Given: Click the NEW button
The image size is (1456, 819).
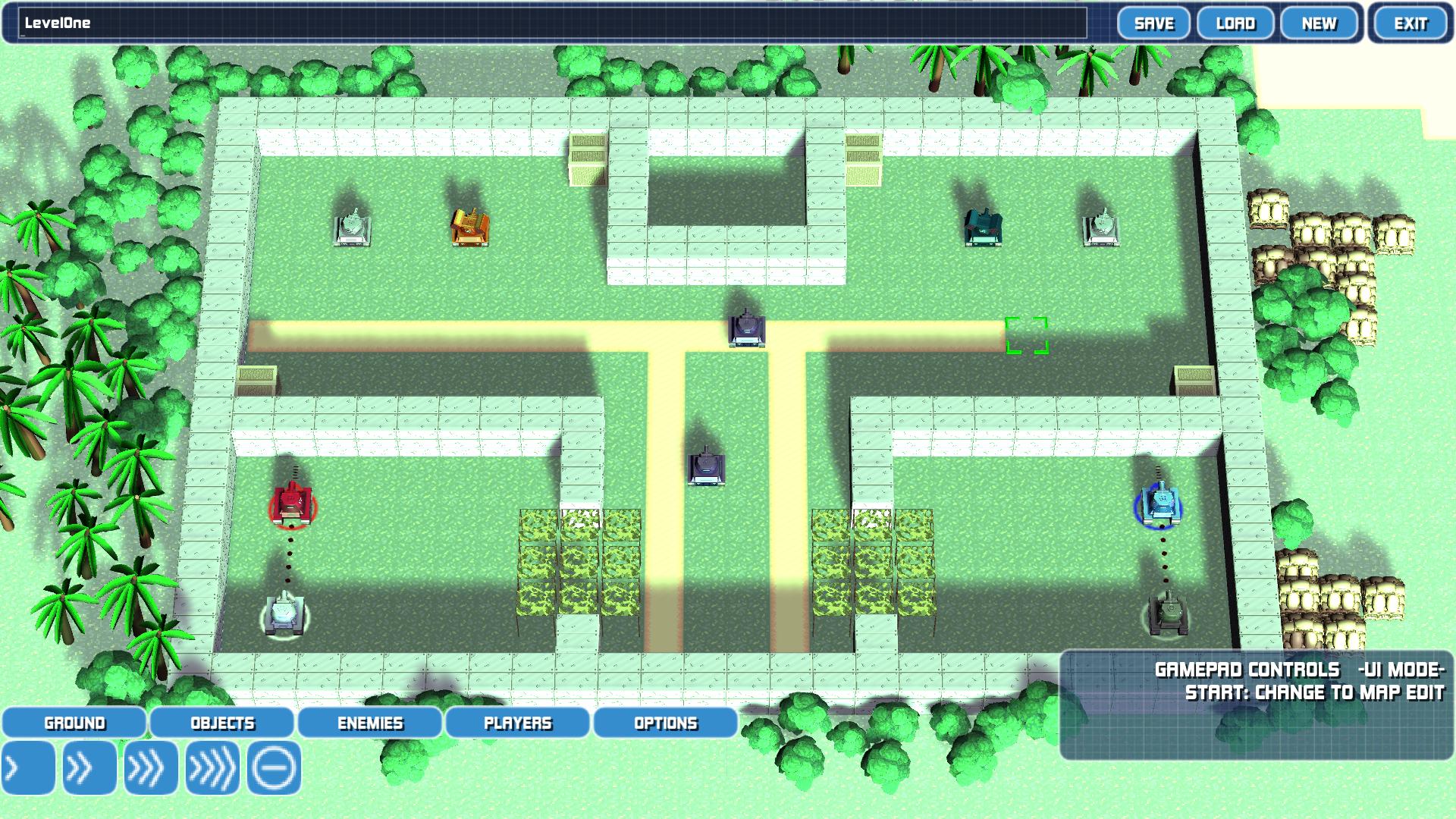Looking at the screenshot, I should [x=1318, y=24].
